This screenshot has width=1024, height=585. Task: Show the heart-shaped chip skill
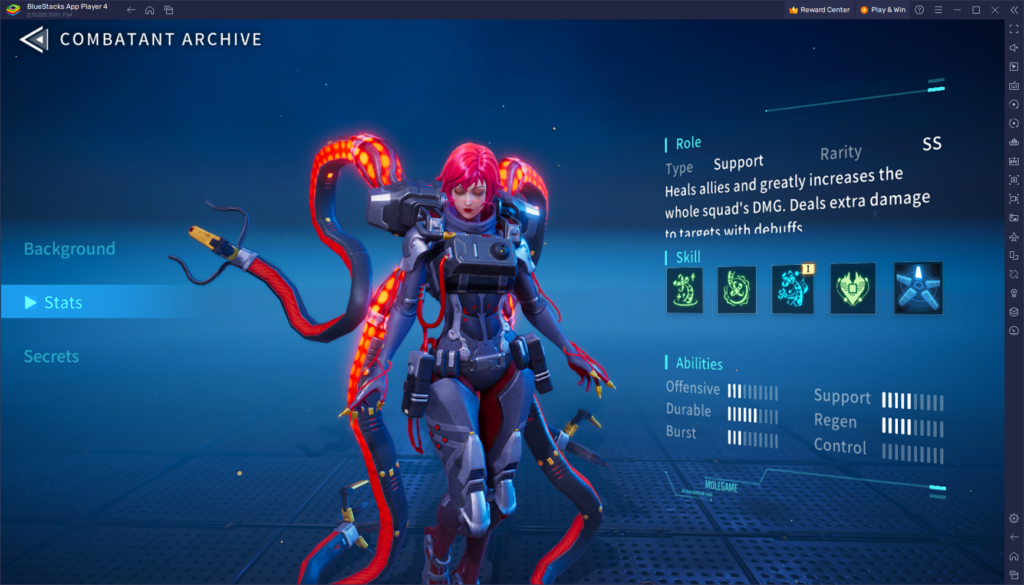(x=853, y=289)
